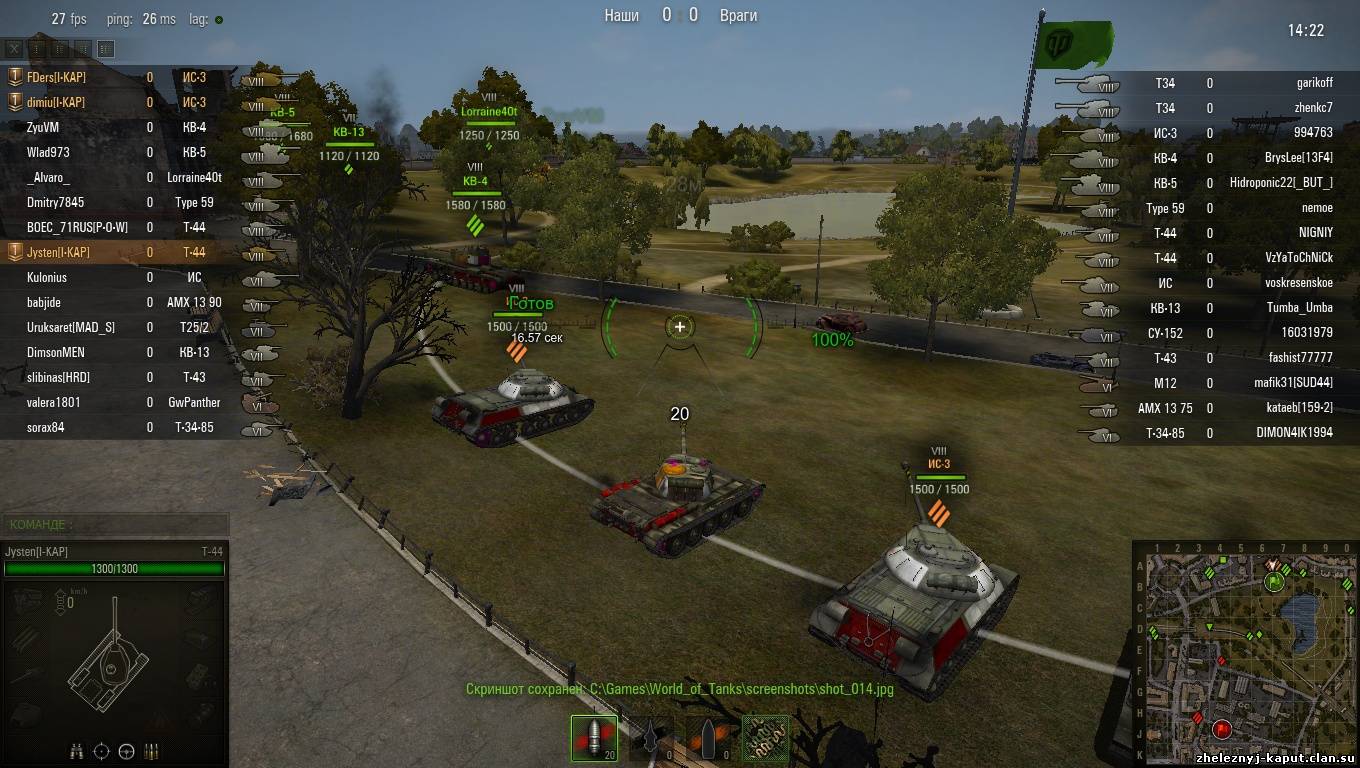Select enemy 16031979's СУ-152 row
The width and height of the screenshot is (1360, 768).
[x=1240, y=333]
